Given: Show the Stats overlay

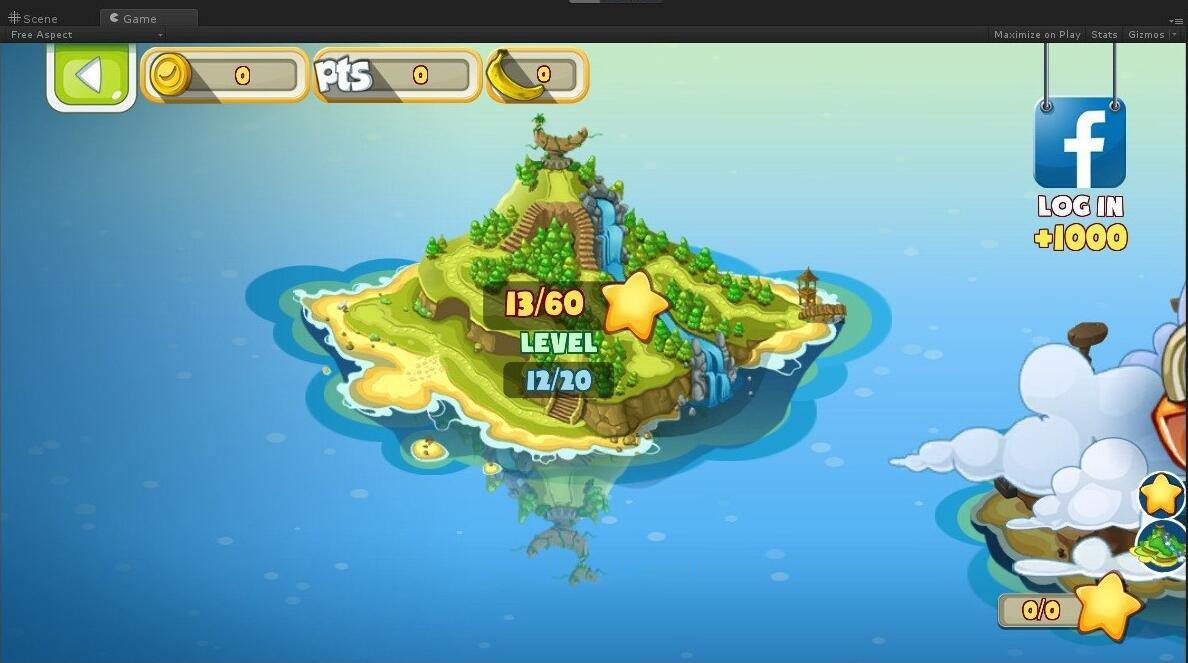Looking at the screenshot, I should tap(1104, 34).
